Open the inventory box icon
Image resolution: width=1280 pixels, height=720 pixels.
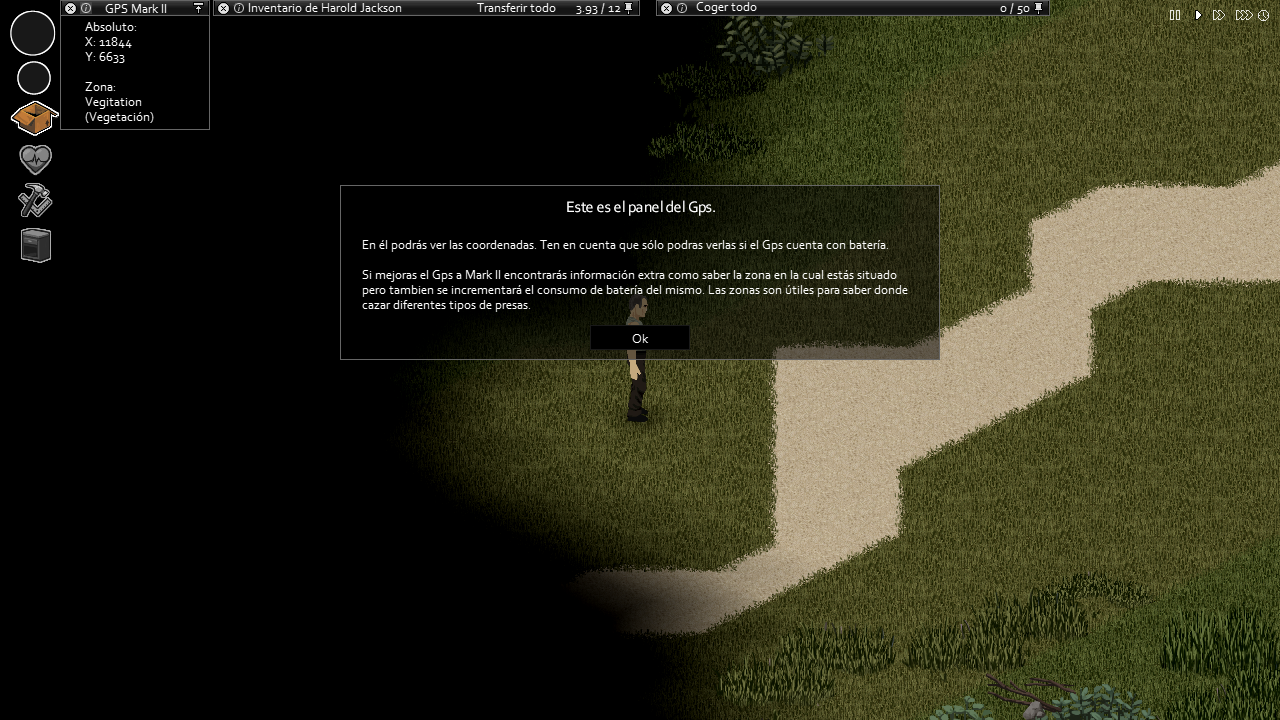pyautogui.click(x=33, y=117)
